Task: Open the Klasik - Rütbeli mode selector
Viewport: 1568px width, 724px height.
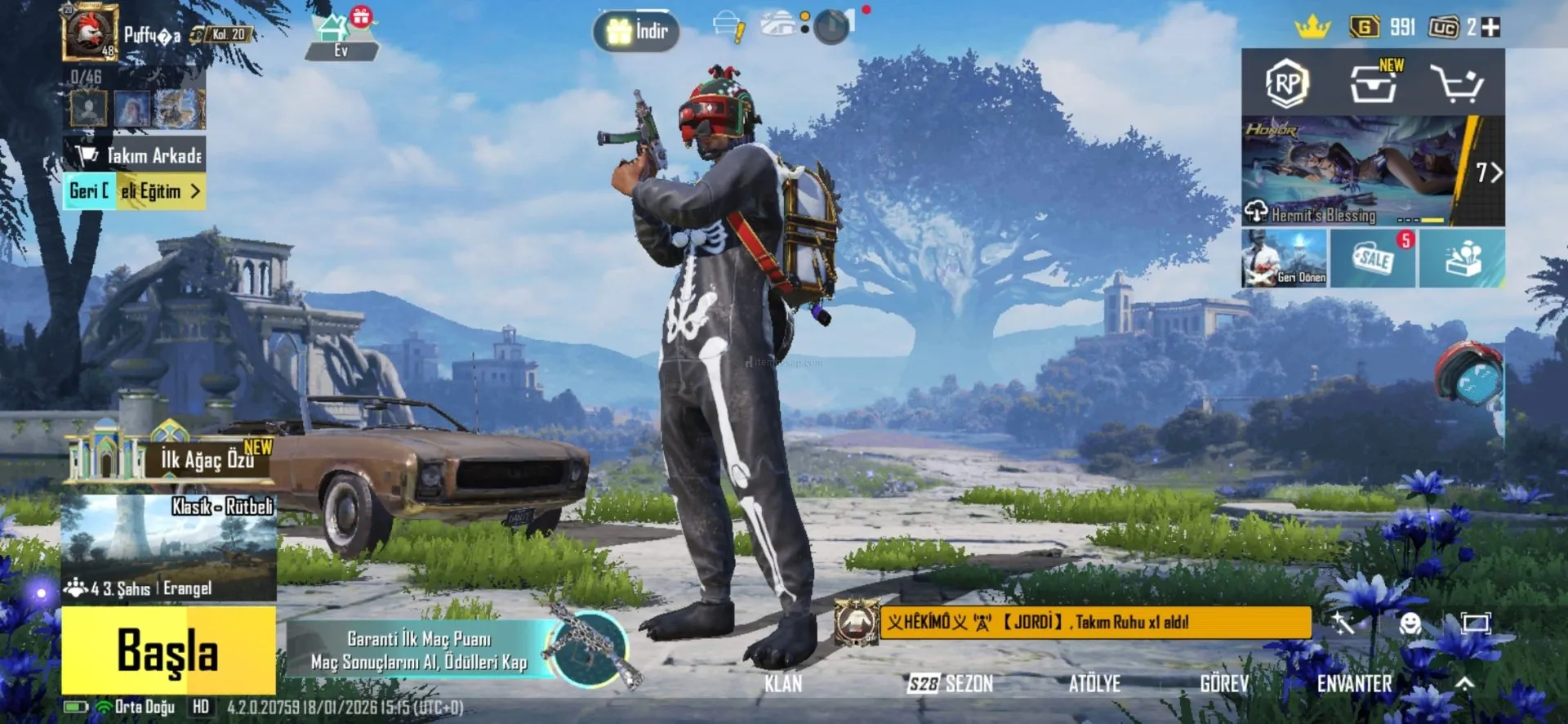Action: pyautogui.click(x=168, y=546)
